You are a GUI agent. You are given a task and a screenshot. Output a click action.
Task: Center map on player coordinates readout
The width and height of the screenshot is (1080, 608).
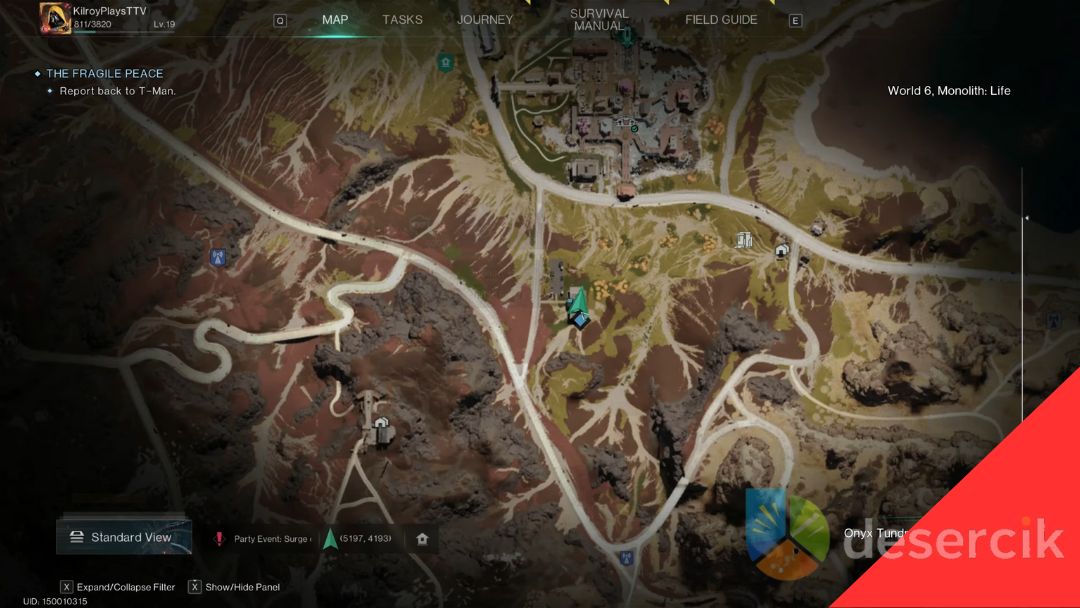(365, 539)
